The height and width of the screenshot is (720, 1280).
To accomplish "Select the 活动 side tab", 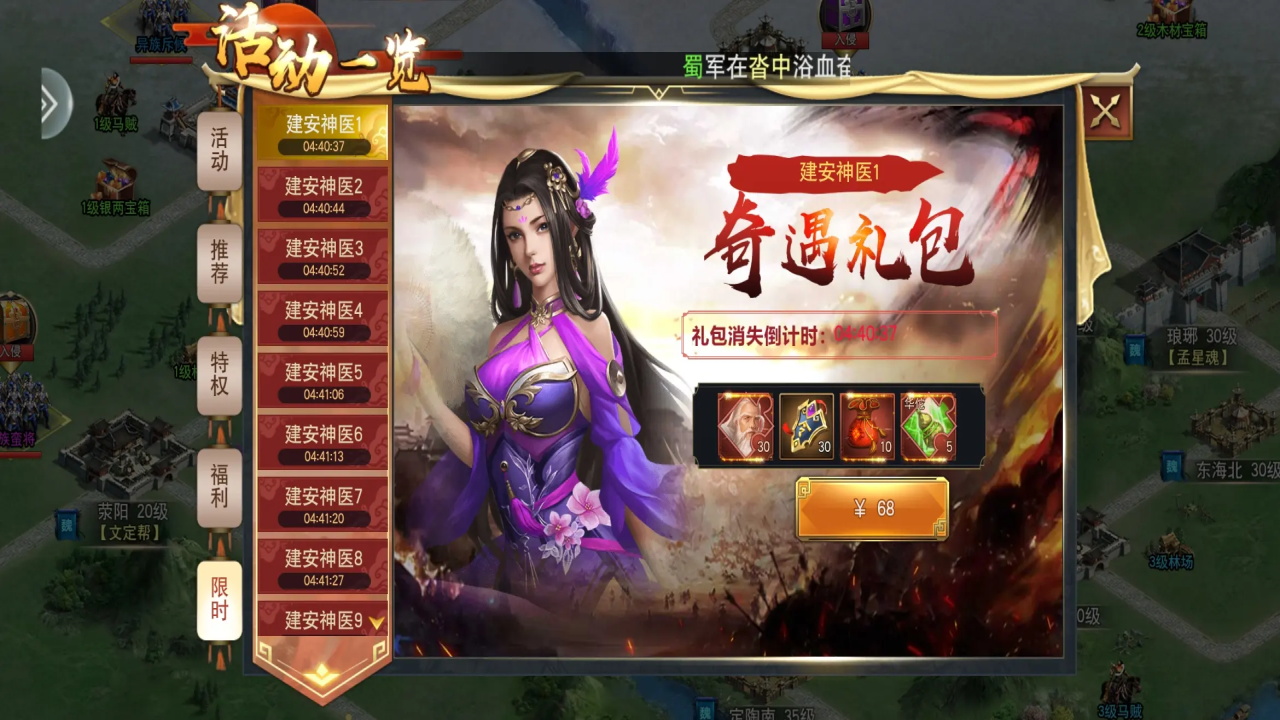I will (218, 147).
